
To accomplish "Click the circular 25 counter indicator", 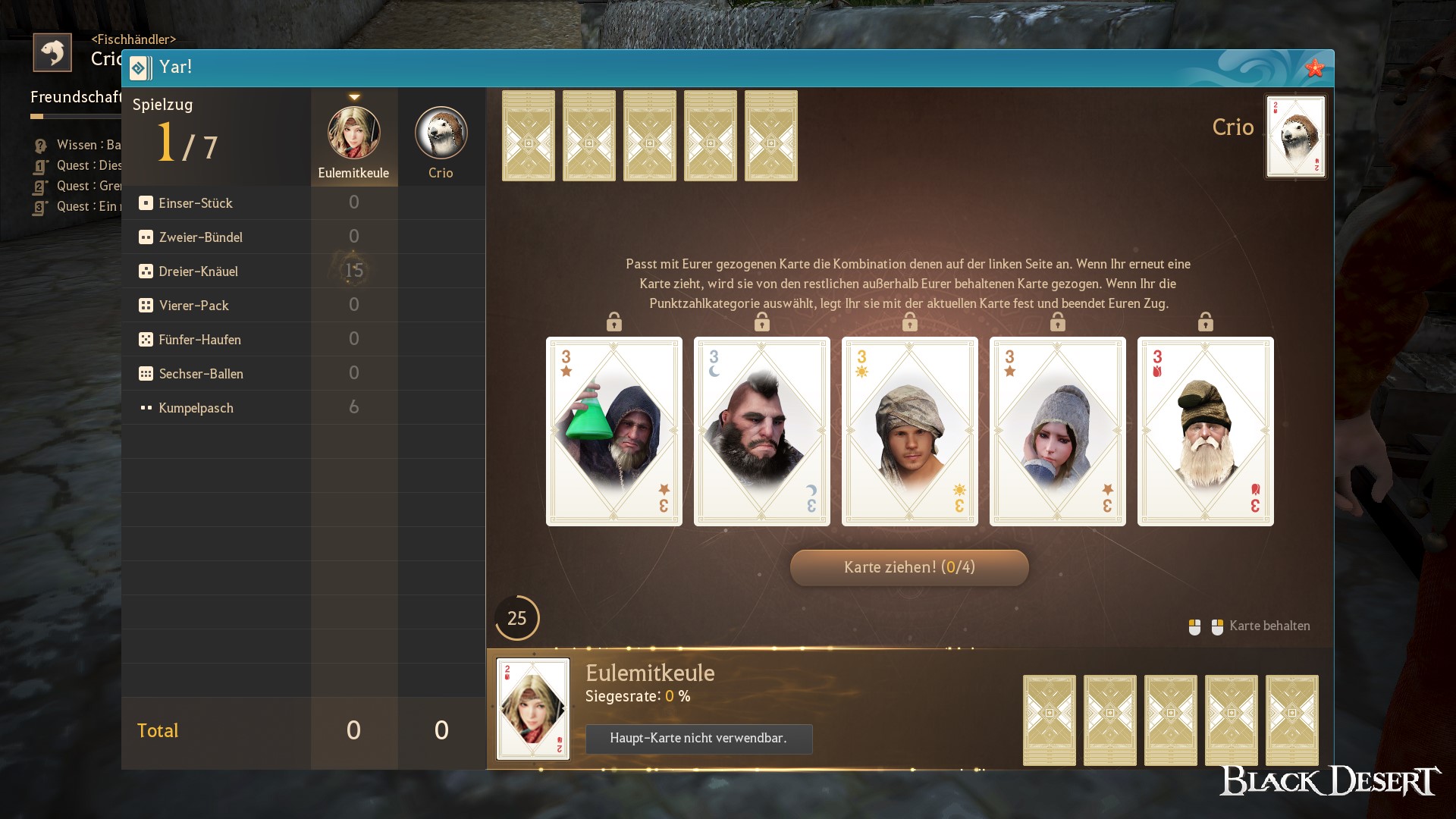I will click(x=517, y=618).
